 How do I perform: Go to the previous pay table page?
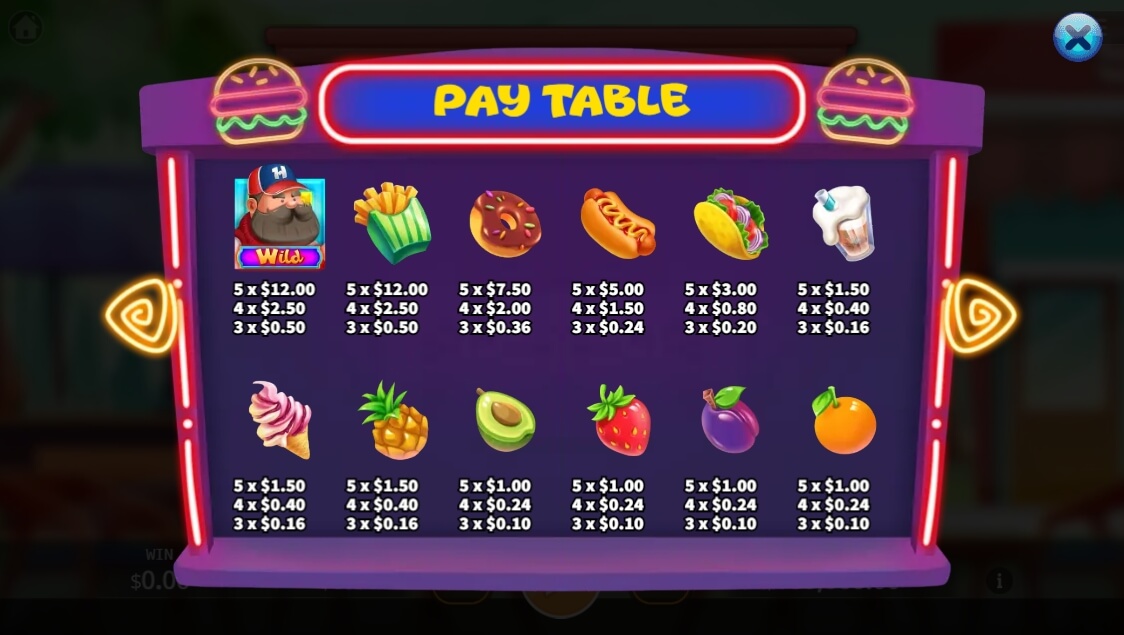pyautogui.click(x=142, y=316)
